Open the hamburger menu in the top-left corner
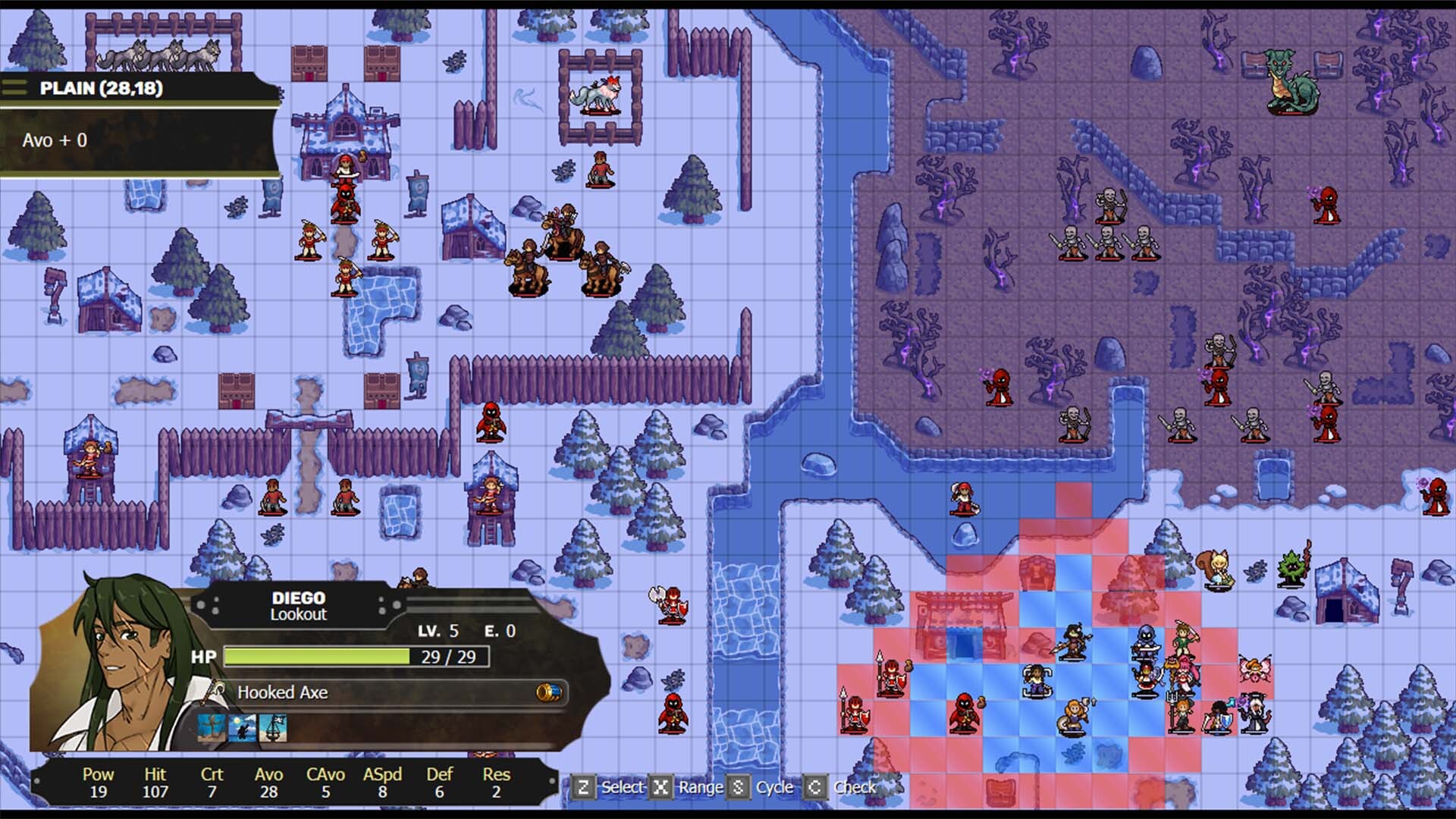The height and width of the screenshot is (819, 1456). point(14,87)
